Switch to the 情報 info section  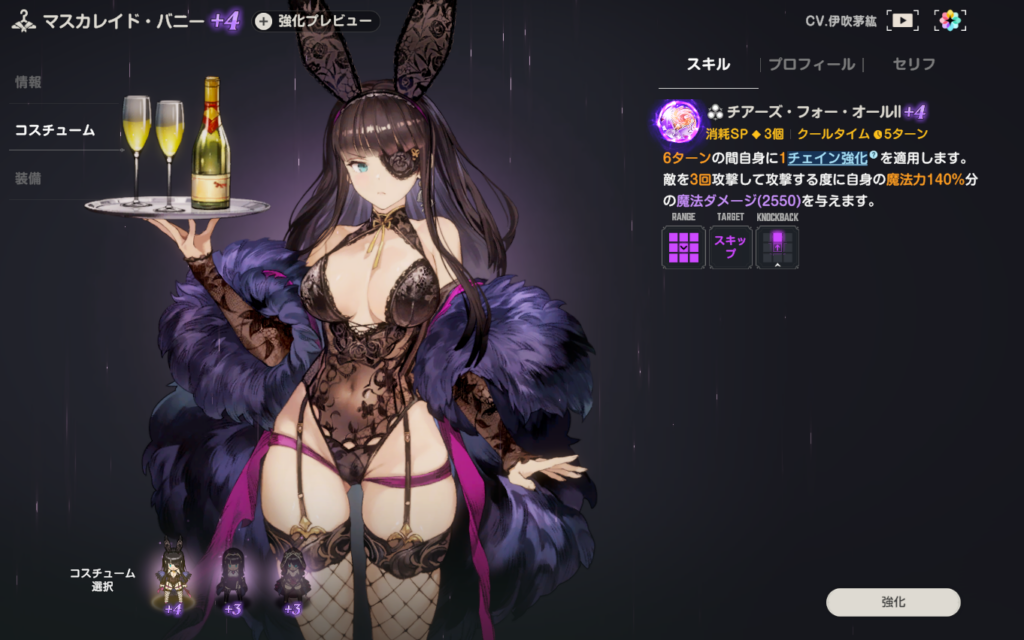pos(28,82)
